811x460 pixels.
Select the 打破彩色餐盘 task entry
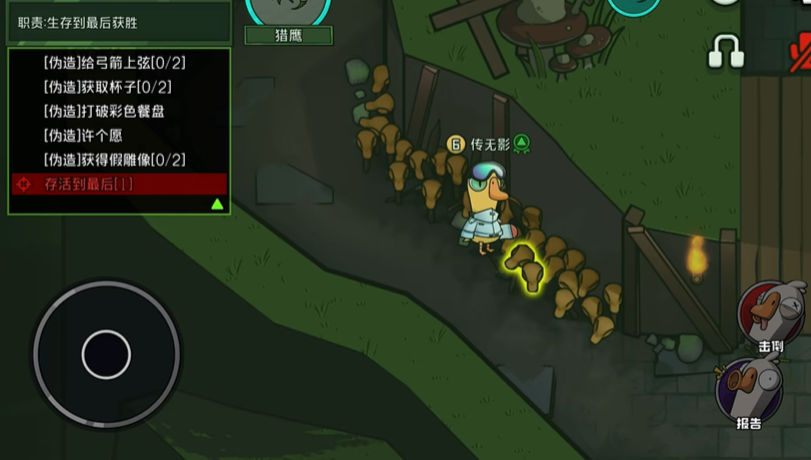[104, 111]
